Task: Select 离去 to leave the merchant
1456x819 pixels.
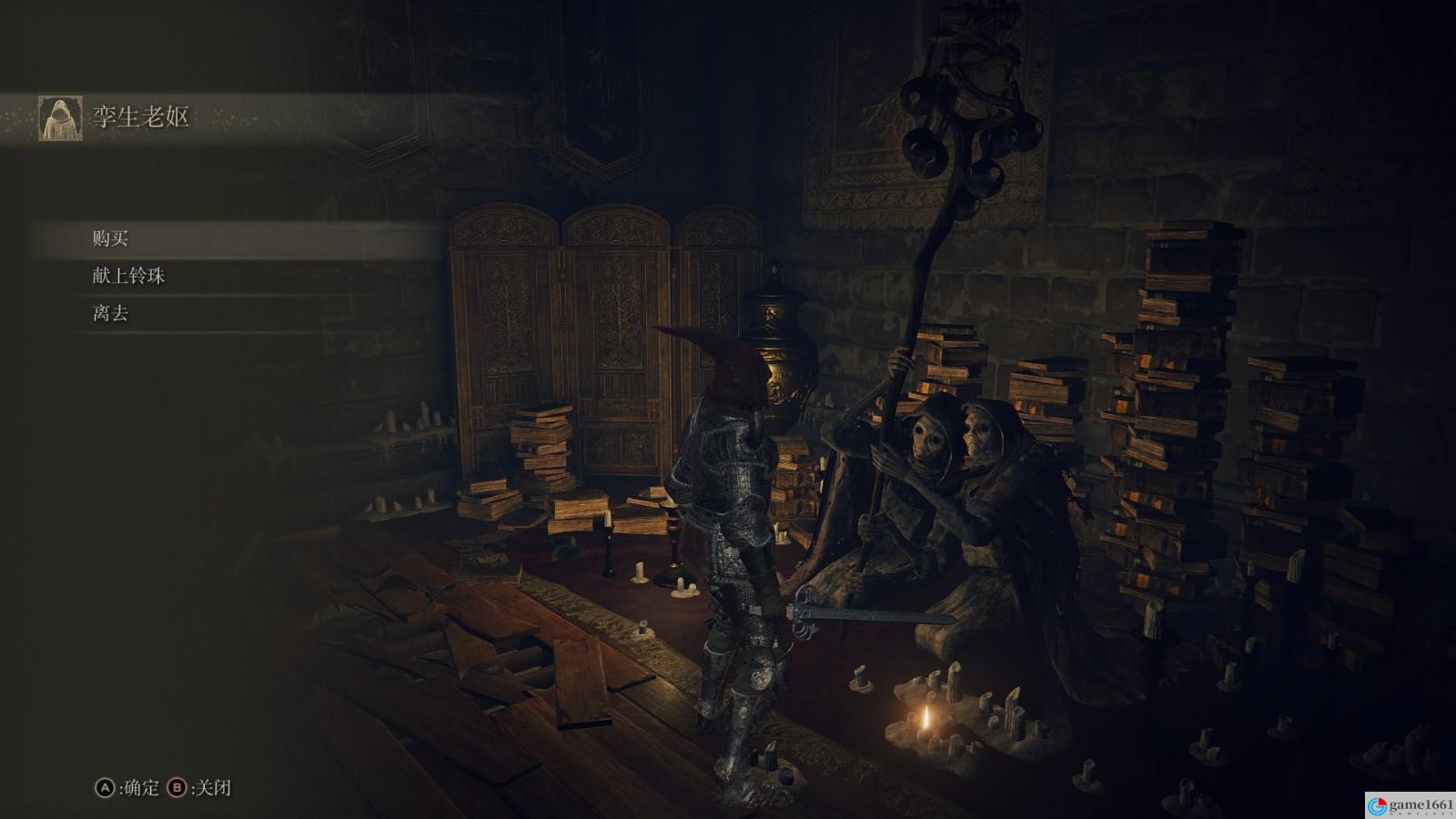Action: [x=111, y=313]
